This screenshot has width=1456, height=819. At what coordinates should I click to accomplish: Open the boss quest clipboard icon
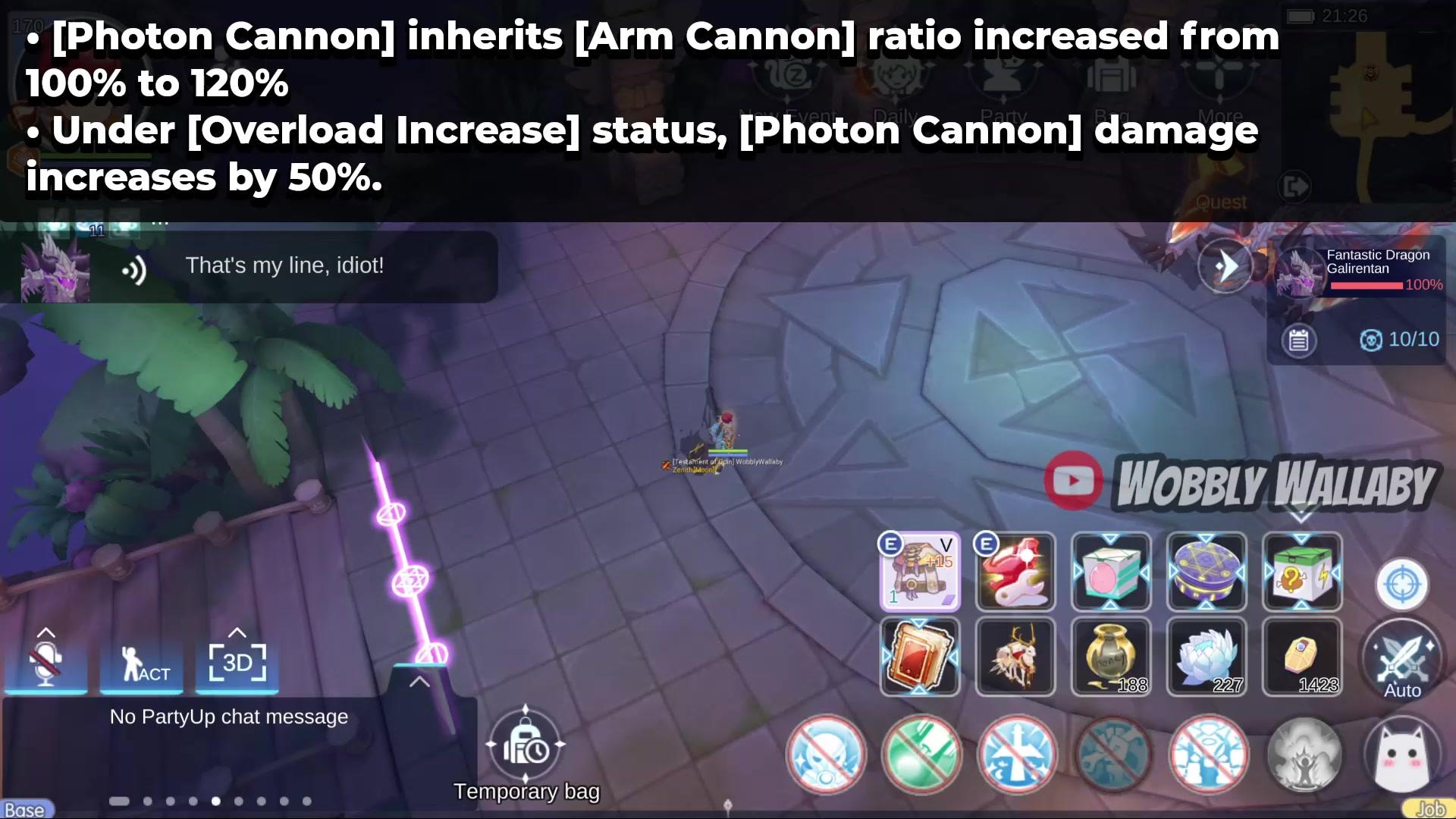(1301, 340)
